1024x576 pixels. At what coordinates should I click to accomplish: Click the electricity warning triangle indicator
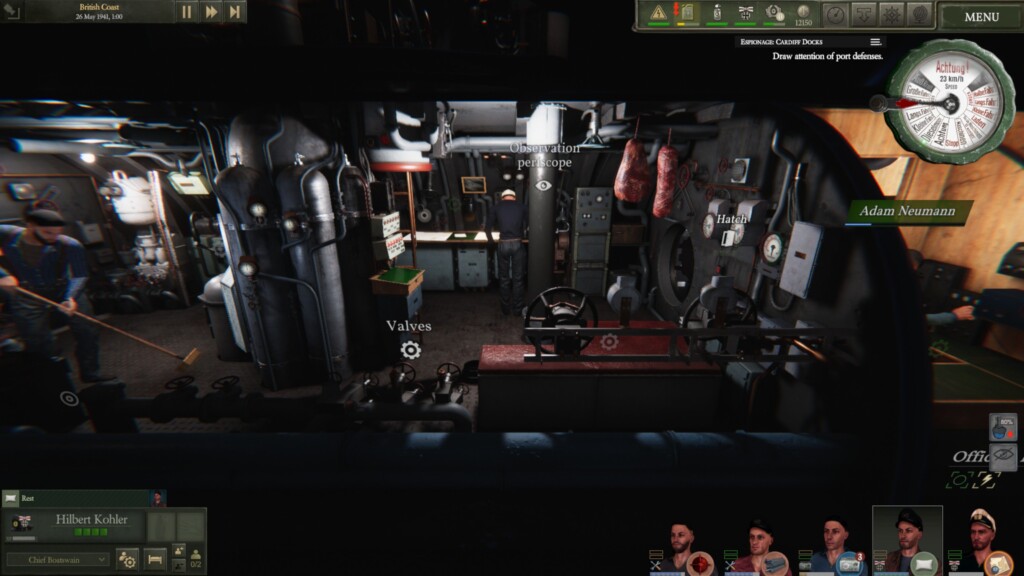(x=658, y=14)
